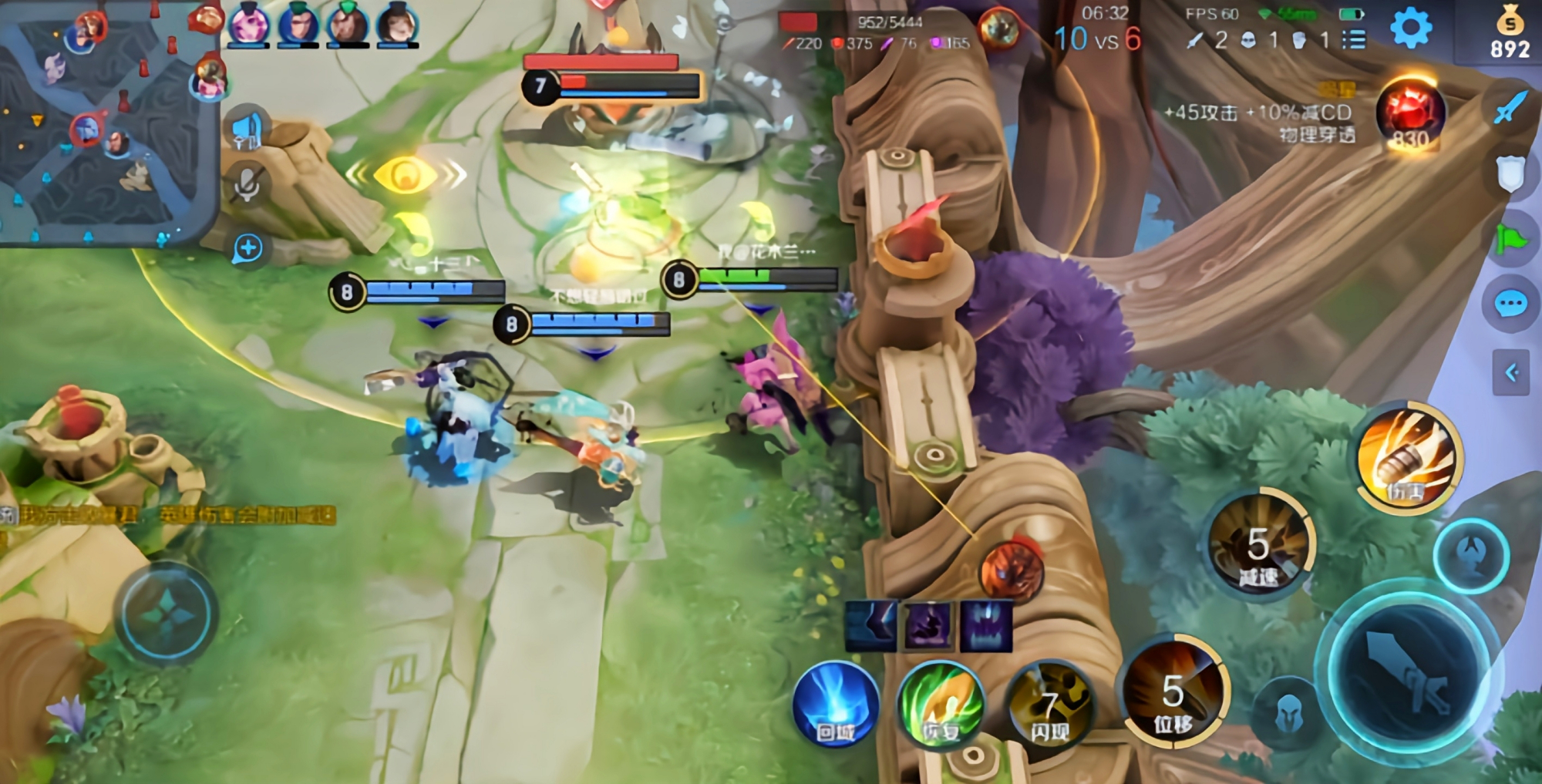The width and height of the screenshot is (1542, 784).
Task: Send the shield retreat signal
Action: pyautogui.click(x=1510, y=174)
